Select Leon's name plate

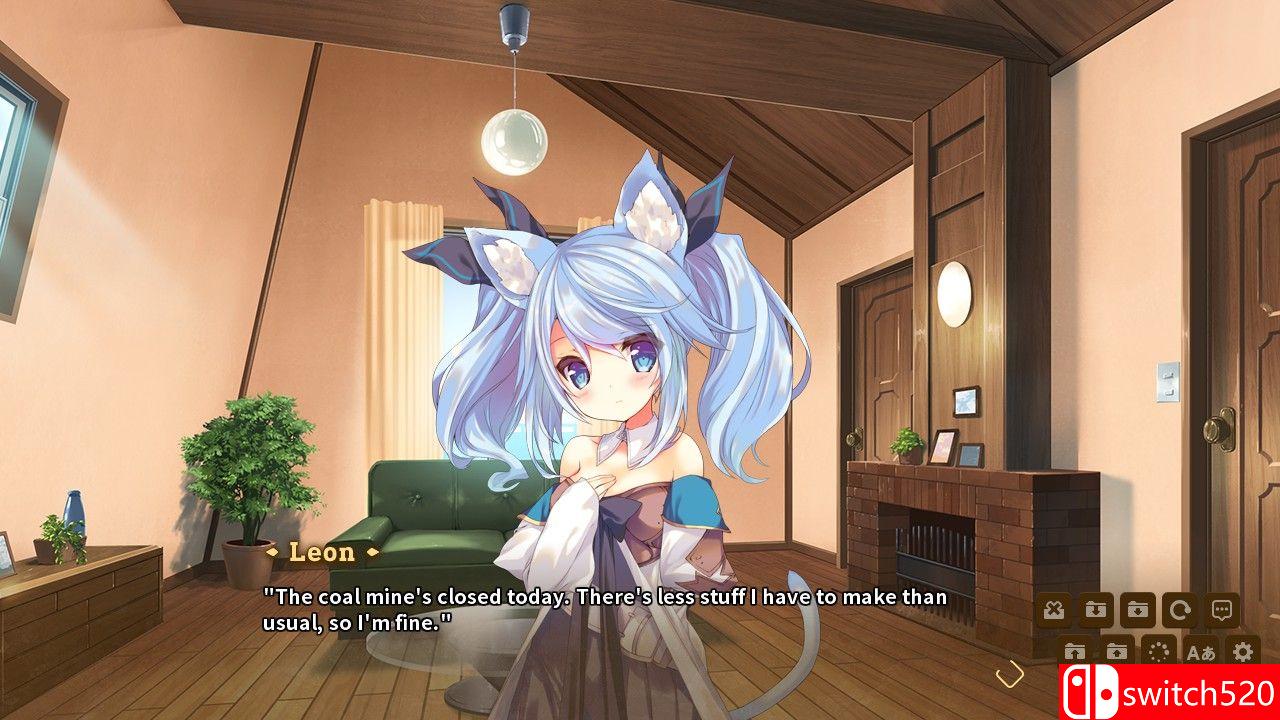coord(322,553)
